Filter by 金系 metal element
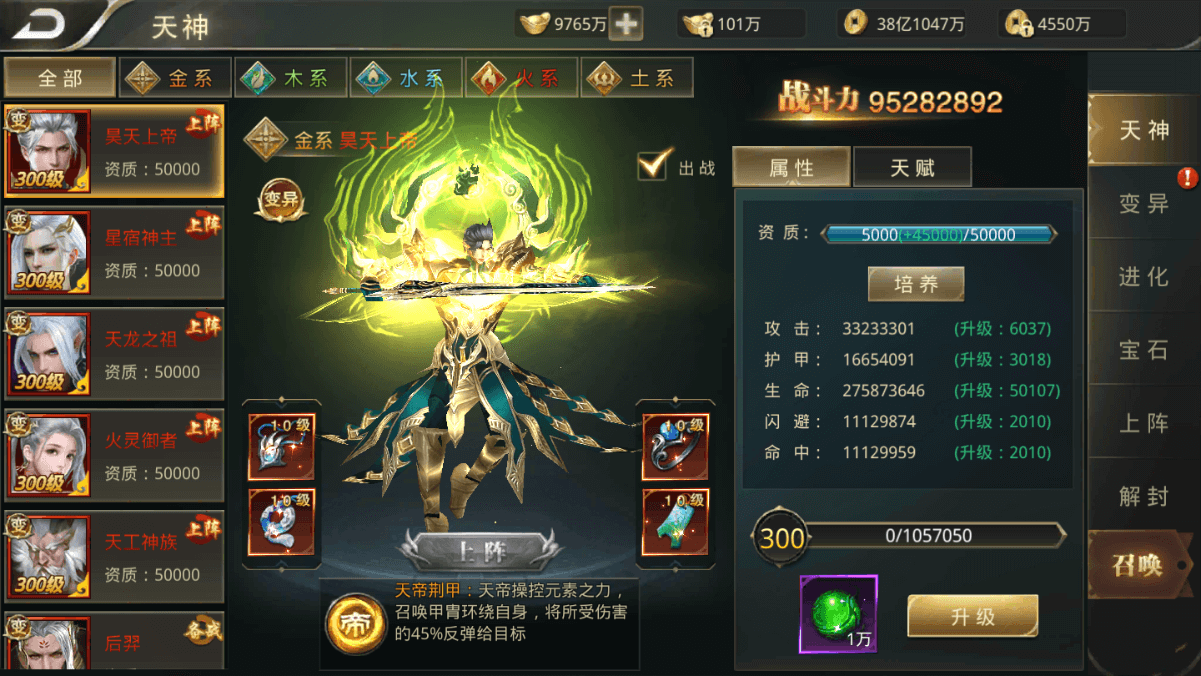 pyautogui.click(x=175, y=78)
